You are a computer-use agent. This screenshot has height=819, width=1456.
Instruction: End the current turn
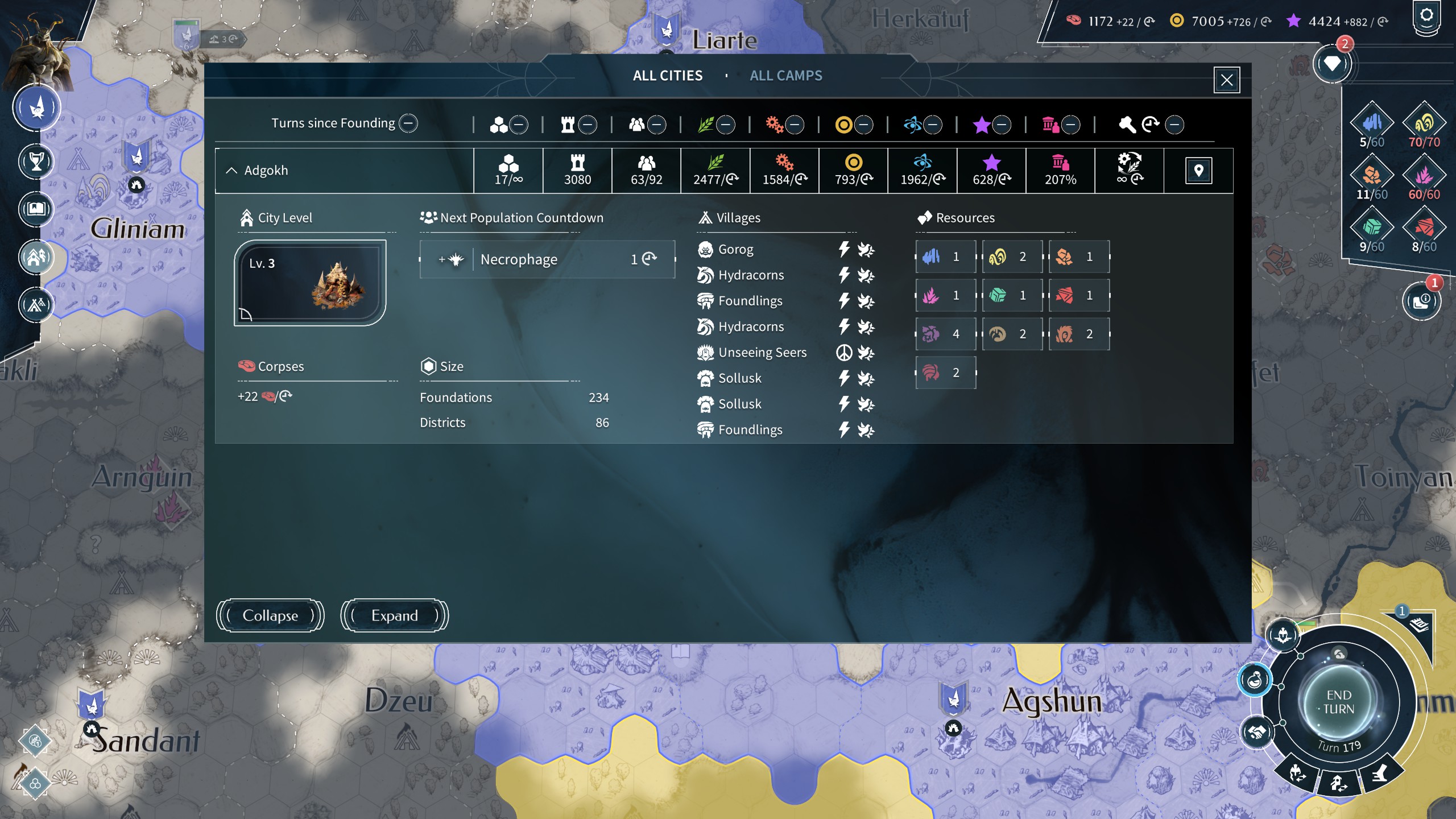(1338, 702)
